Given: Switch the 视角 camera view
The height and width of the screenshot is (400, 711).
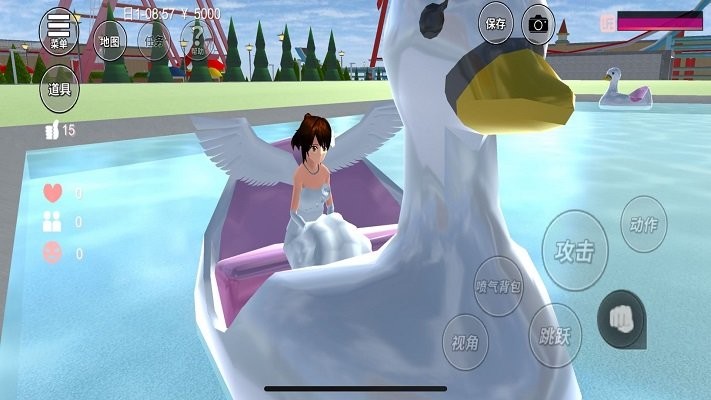Looking at the screenshot, I should click(465, 344).
